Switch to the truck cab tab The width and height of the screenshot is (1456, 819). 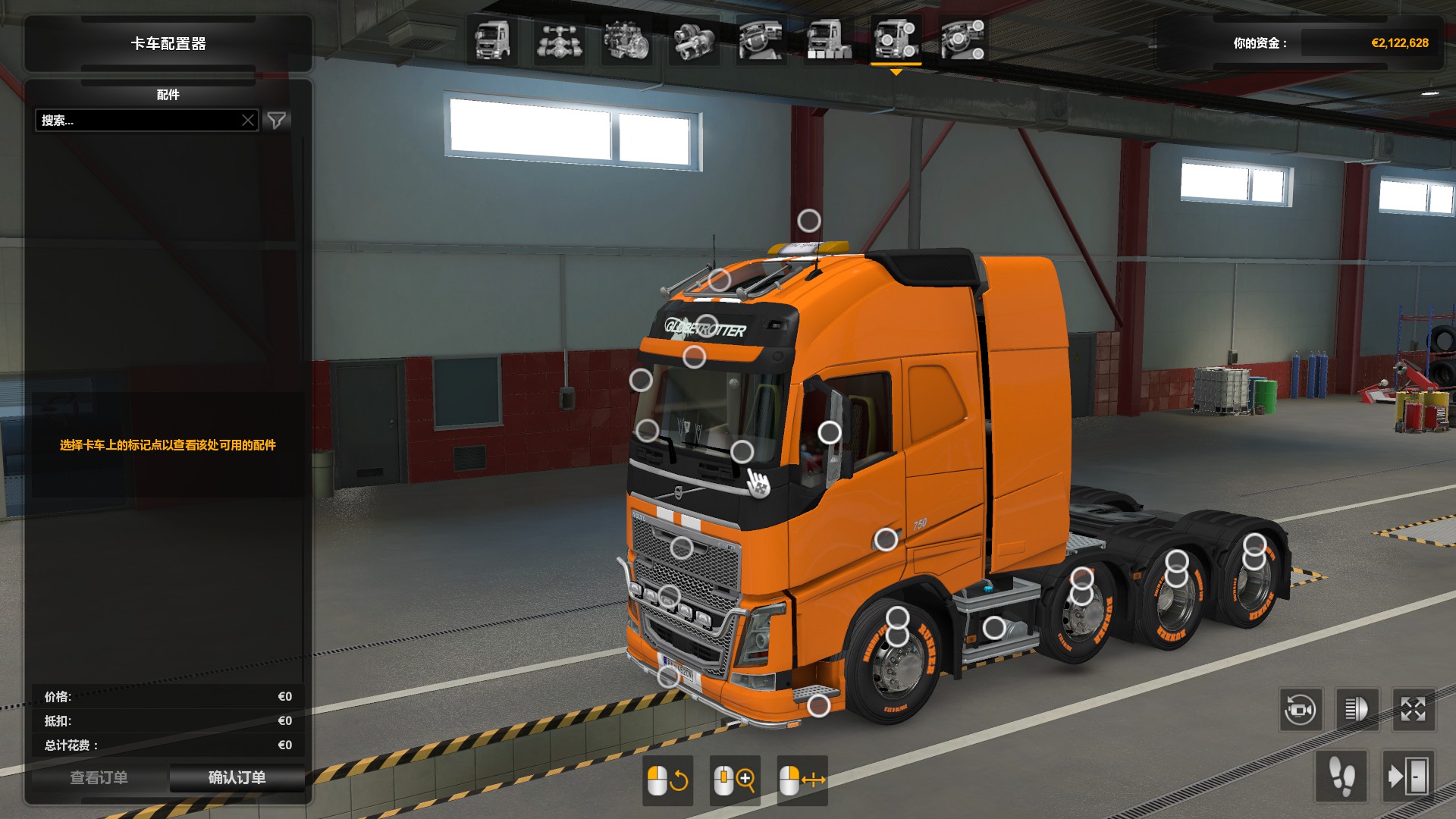492,40
